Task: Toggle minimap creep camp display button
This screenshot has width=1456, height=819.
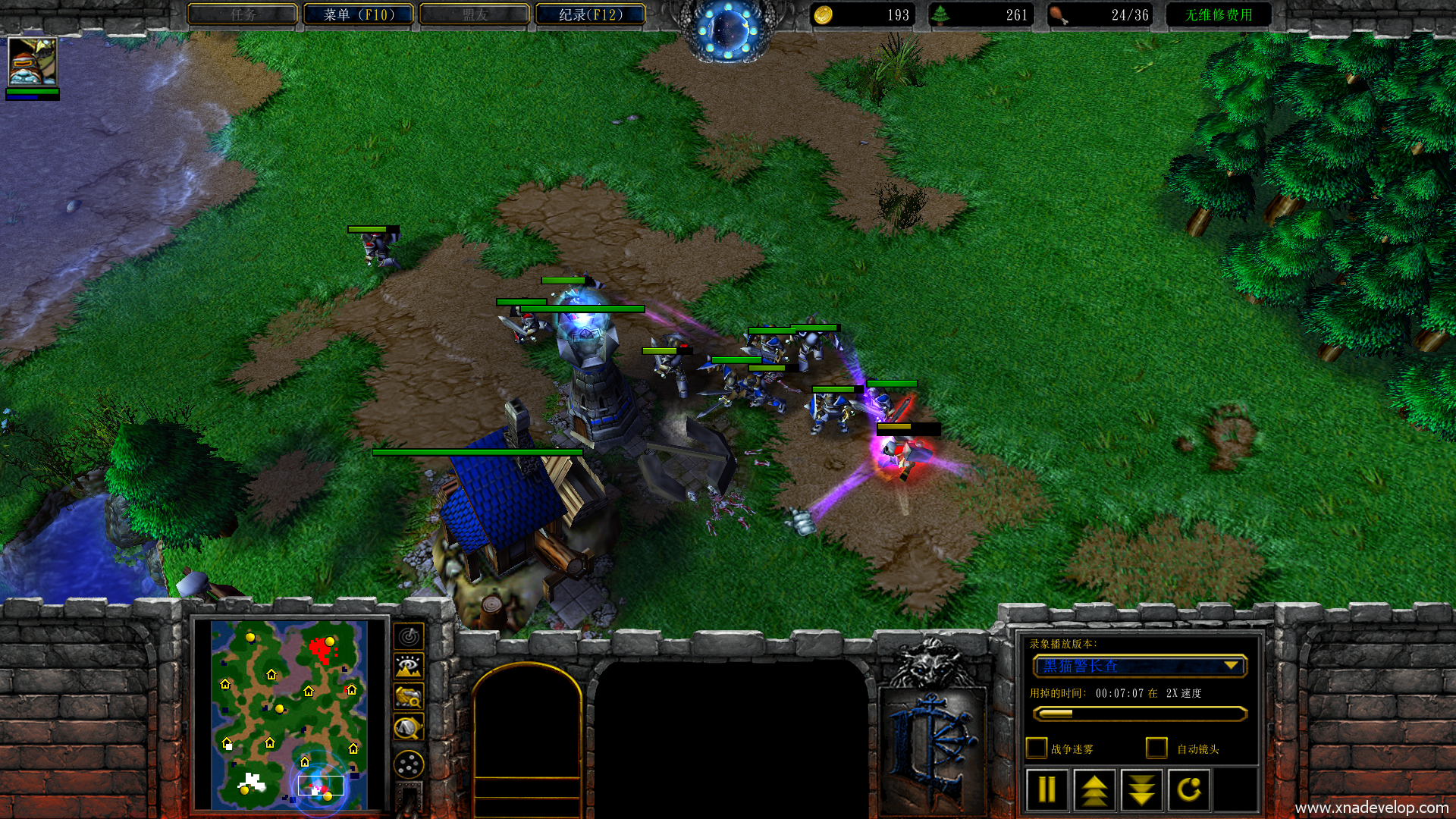Action: pos(409,728)
